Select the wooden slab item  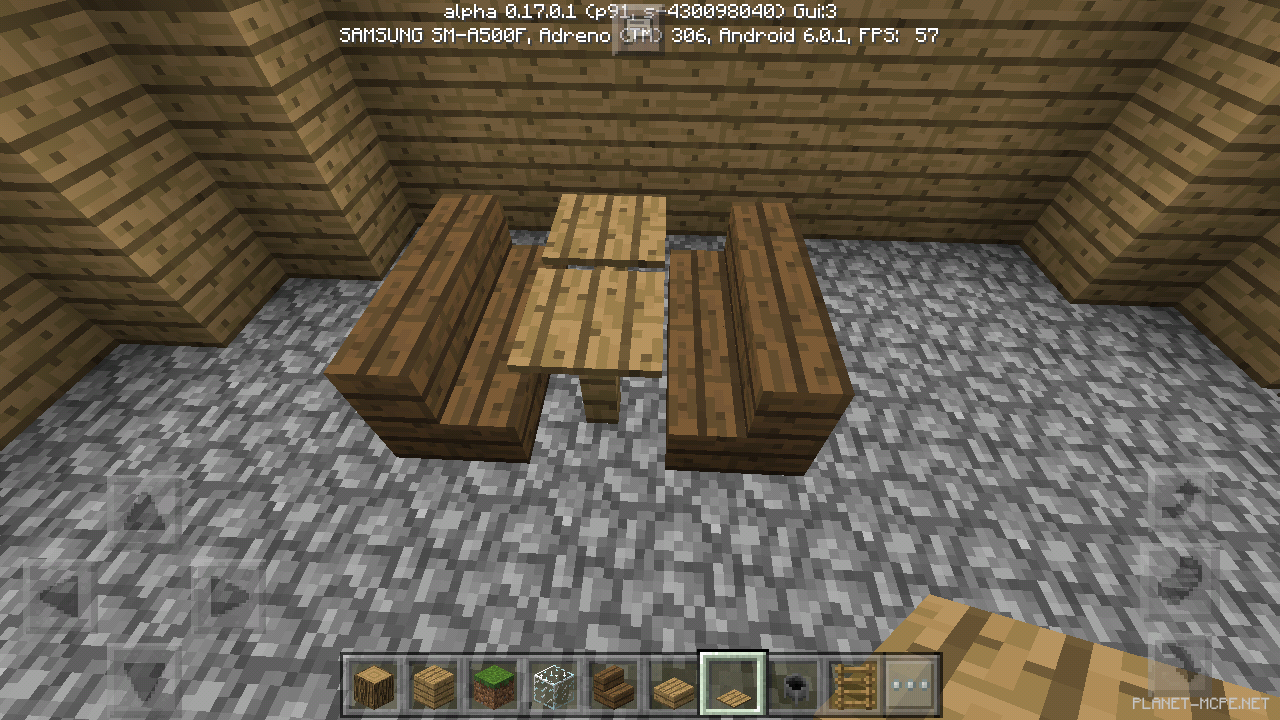671,683
